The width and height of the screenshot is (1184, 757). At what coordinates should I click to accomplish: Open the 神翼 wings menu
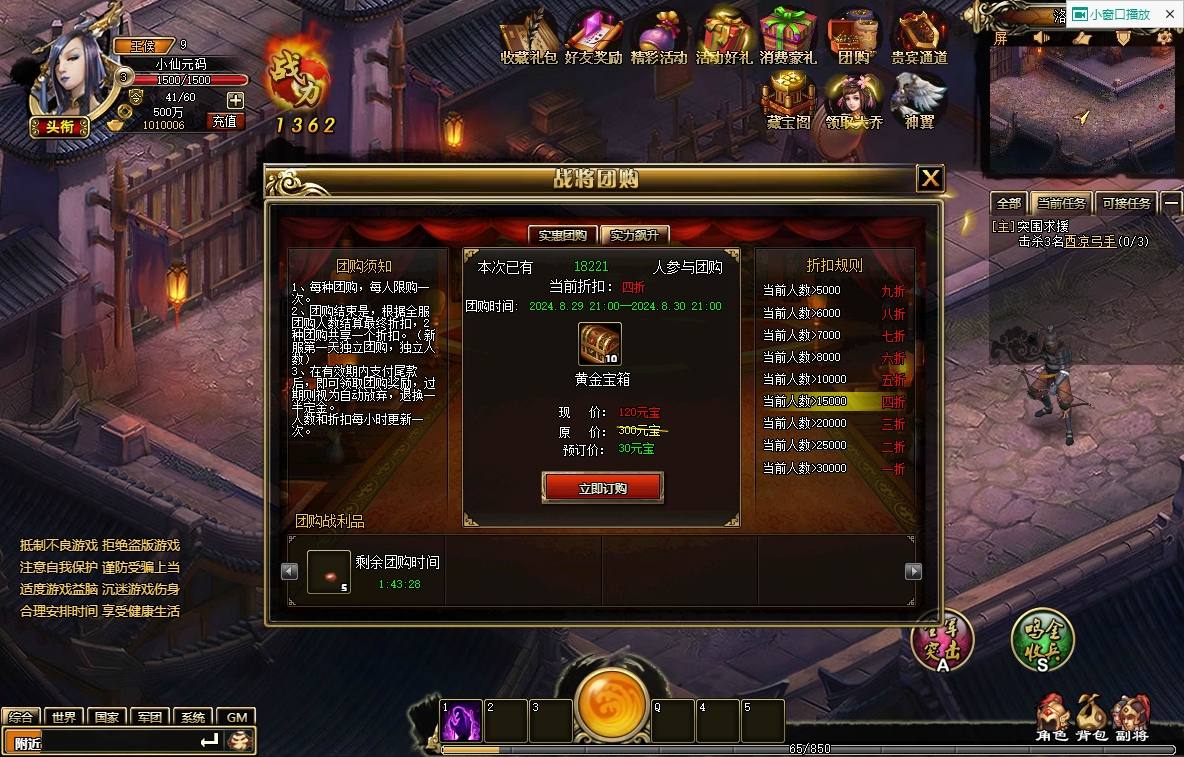tap(919, 102)
